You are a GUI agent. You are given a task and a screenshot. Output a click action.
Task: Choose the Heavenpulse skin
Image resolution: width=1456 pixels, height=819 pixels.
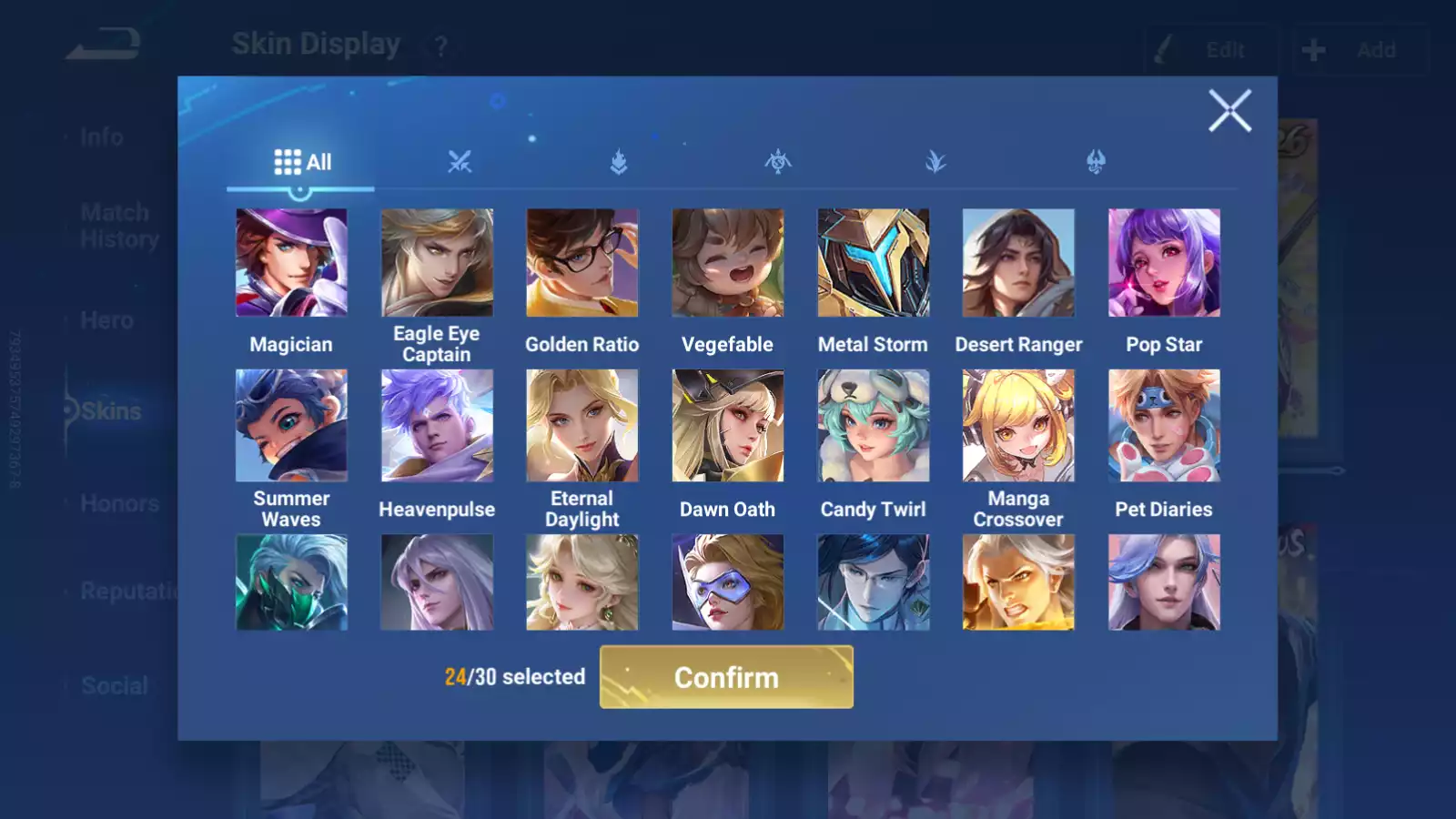[x=437, y=425]
